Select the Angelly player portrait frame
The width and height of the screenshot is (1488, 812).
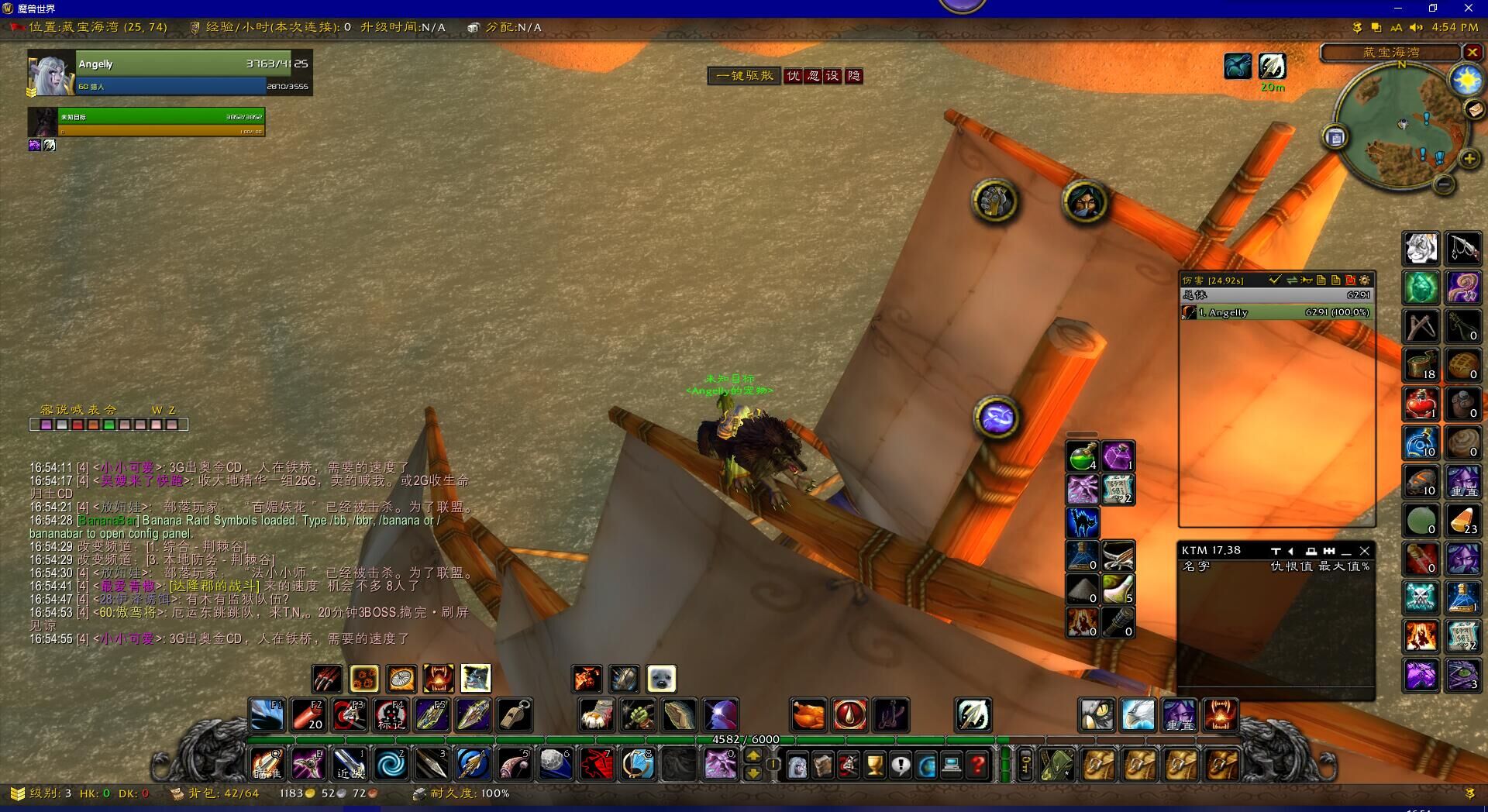51,73
